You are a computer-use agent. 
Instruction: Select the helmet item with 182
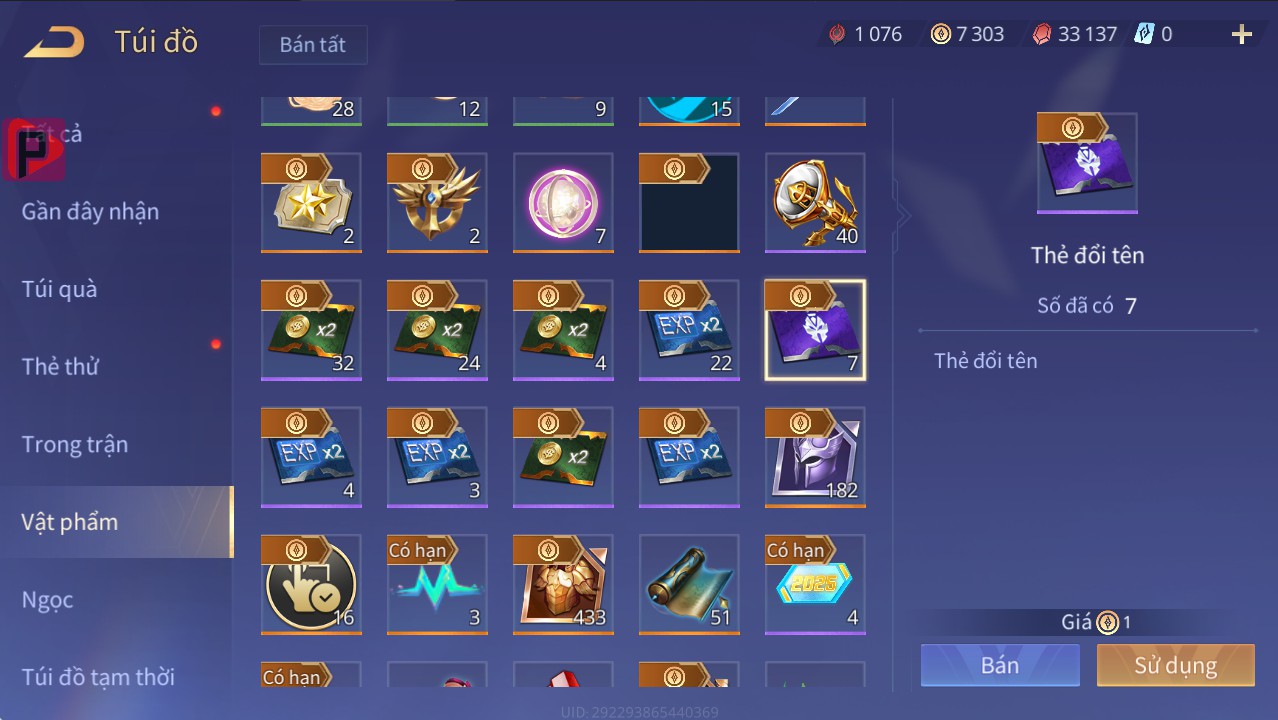(x=815, y=457)
